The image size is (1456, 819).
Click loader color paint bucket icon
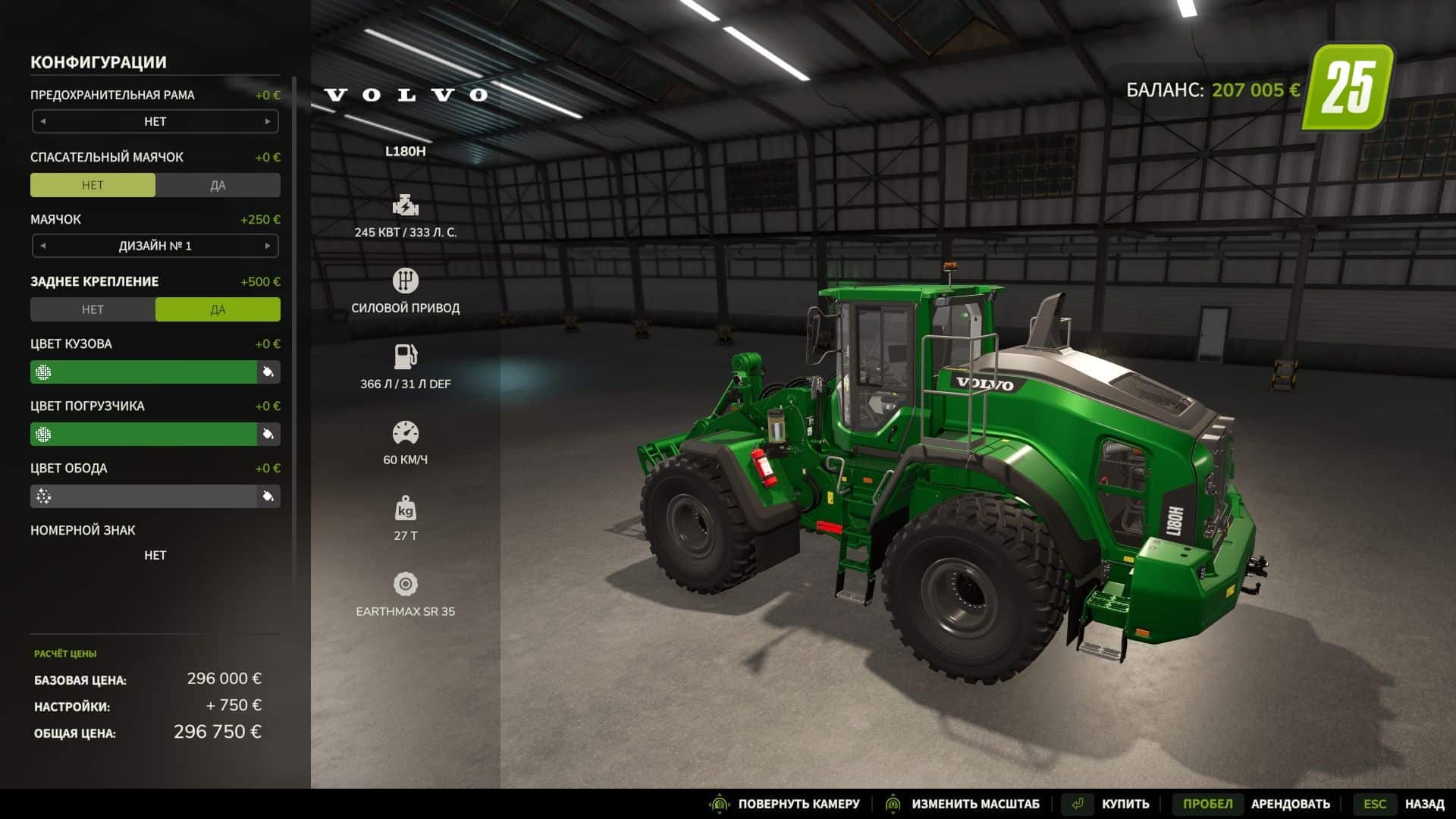tap(268, 434)
